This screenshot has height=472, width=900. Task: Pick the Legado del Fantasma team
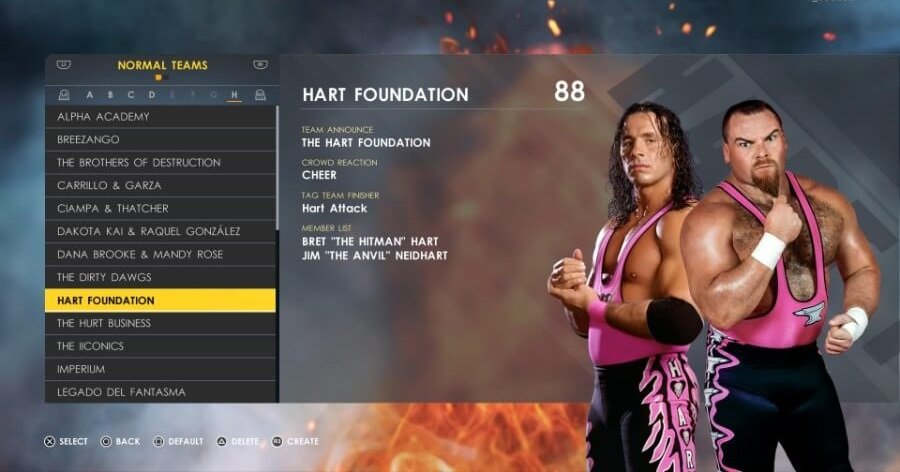click(160, 392)
